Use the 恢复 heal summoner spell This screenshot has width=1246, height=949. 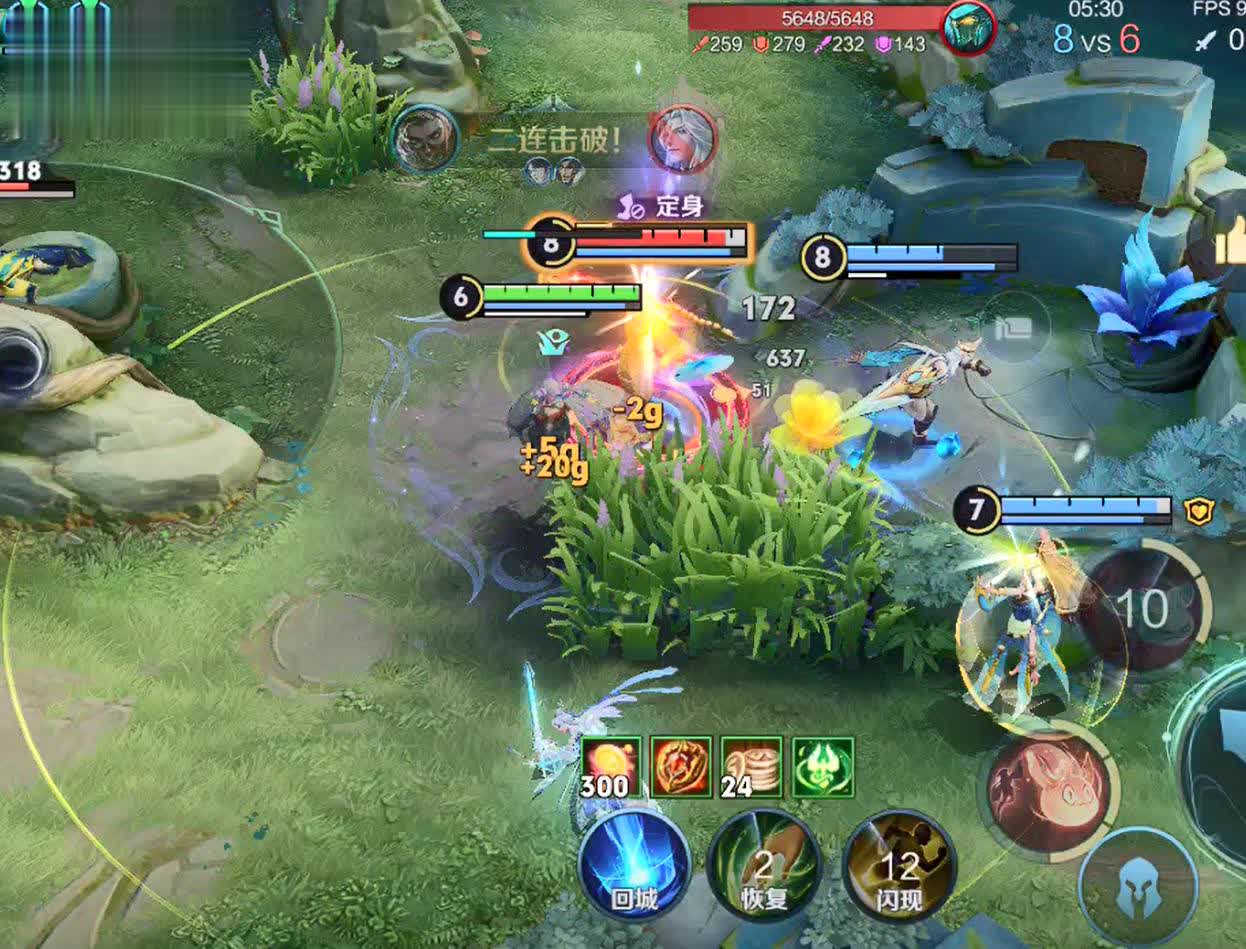coord(764,865)
